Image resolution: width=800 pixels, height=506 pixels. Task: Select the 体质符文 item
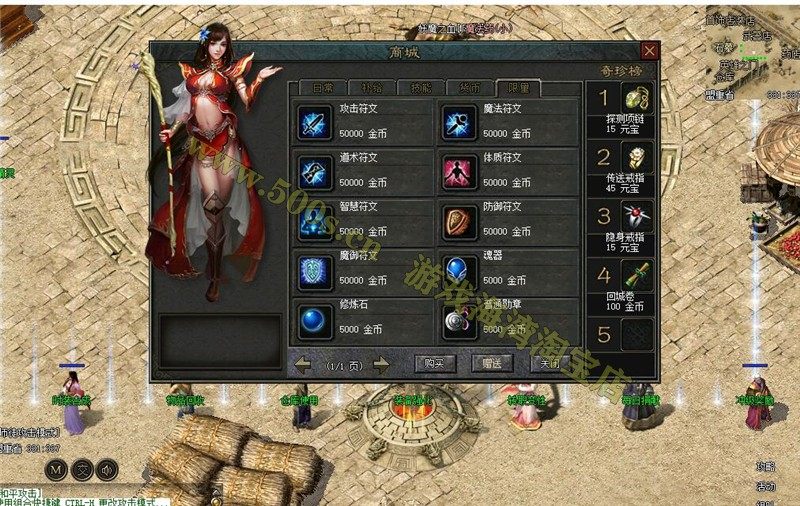460,171
